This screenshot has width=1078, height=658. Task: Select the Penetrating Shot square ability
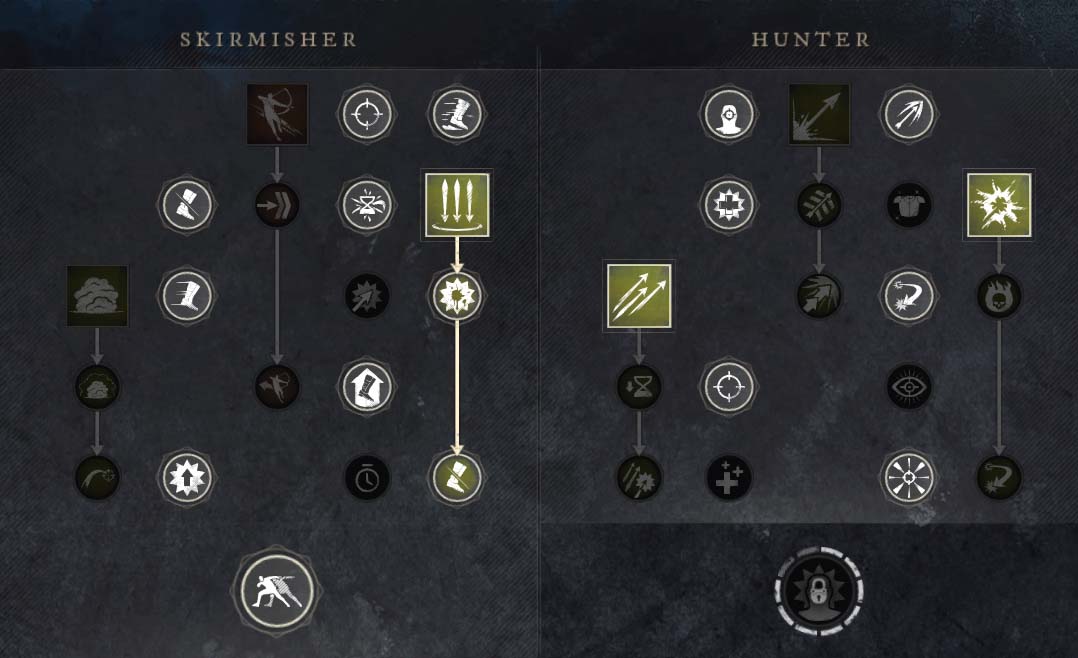click(x=819, y=114)
